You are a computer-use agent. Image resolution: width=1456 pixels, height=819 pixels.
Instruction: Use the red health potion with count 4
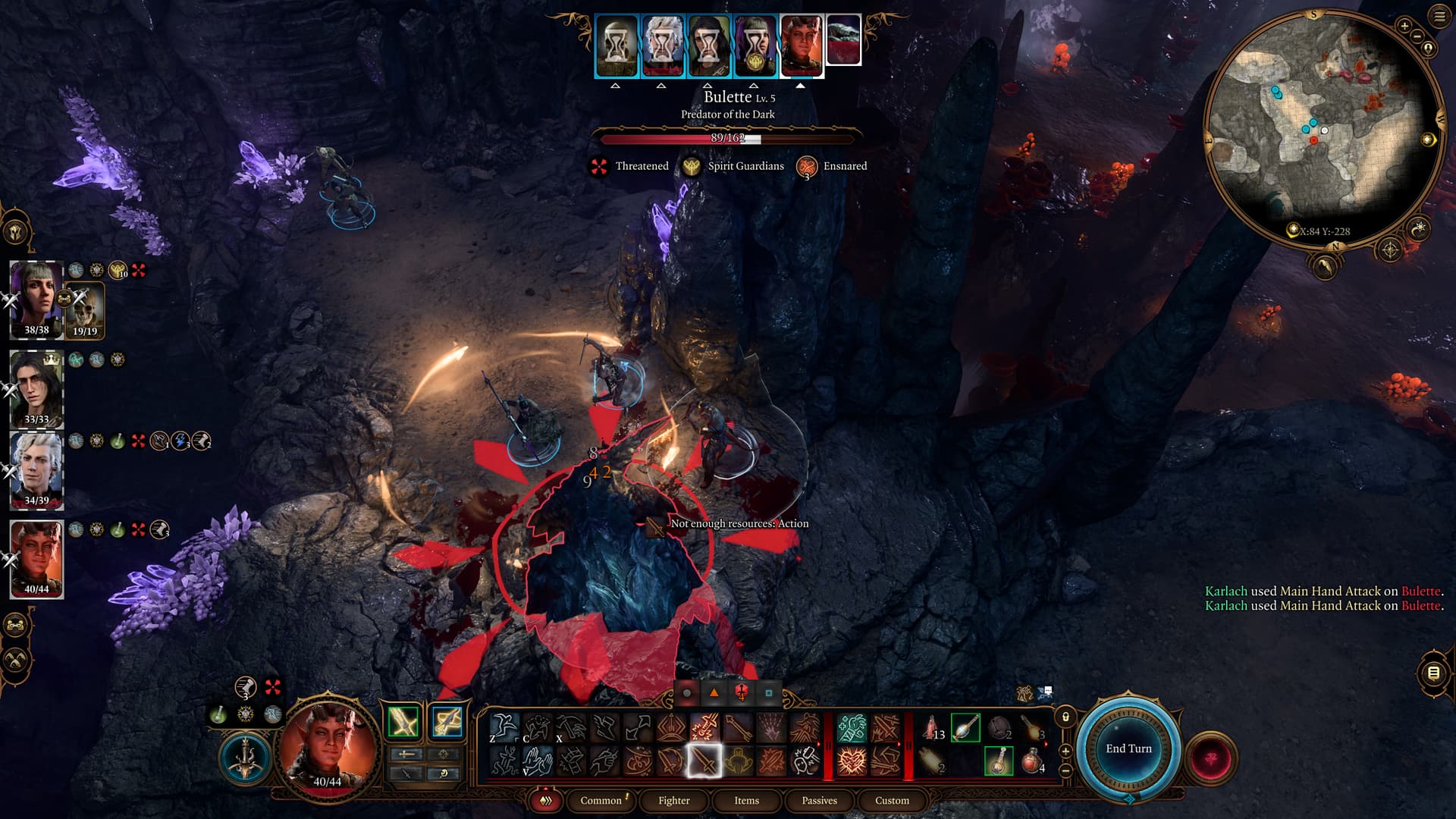pos(1032,761)
